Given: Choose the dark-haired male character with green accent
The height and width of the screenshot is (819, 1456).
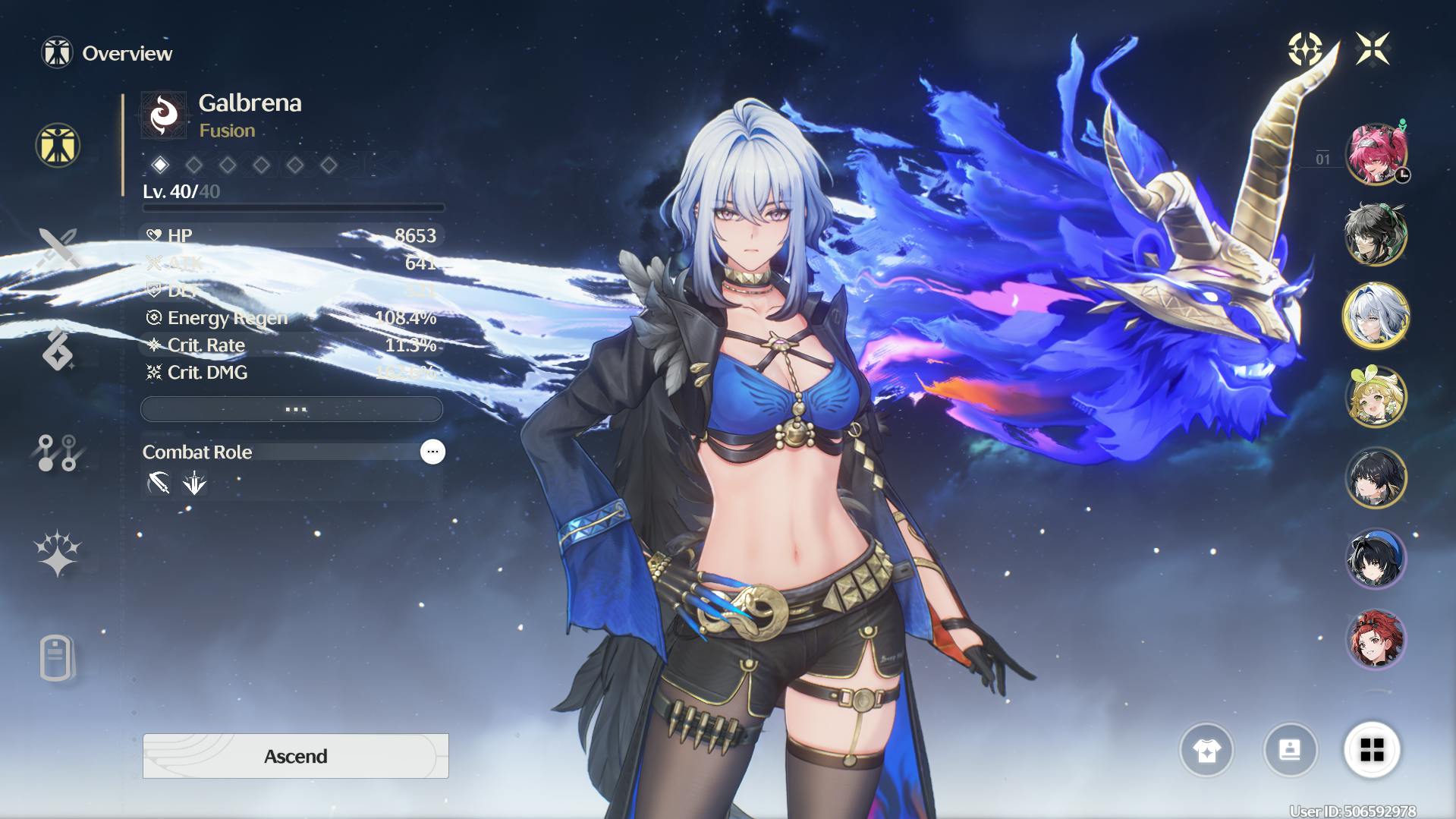Looking at the screenshot, I should 1376,235.
